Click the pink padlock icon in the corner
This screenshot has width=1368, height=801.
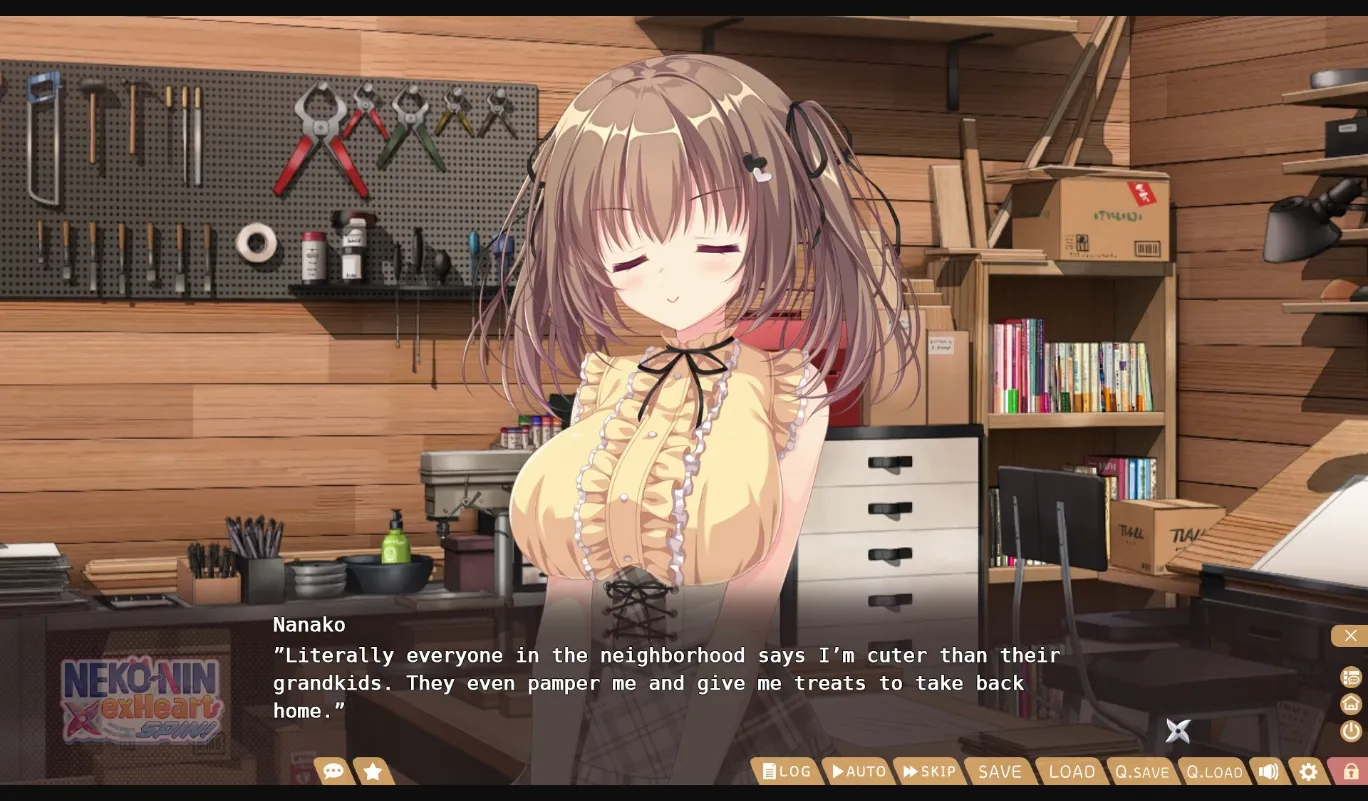click(1350, 771)
